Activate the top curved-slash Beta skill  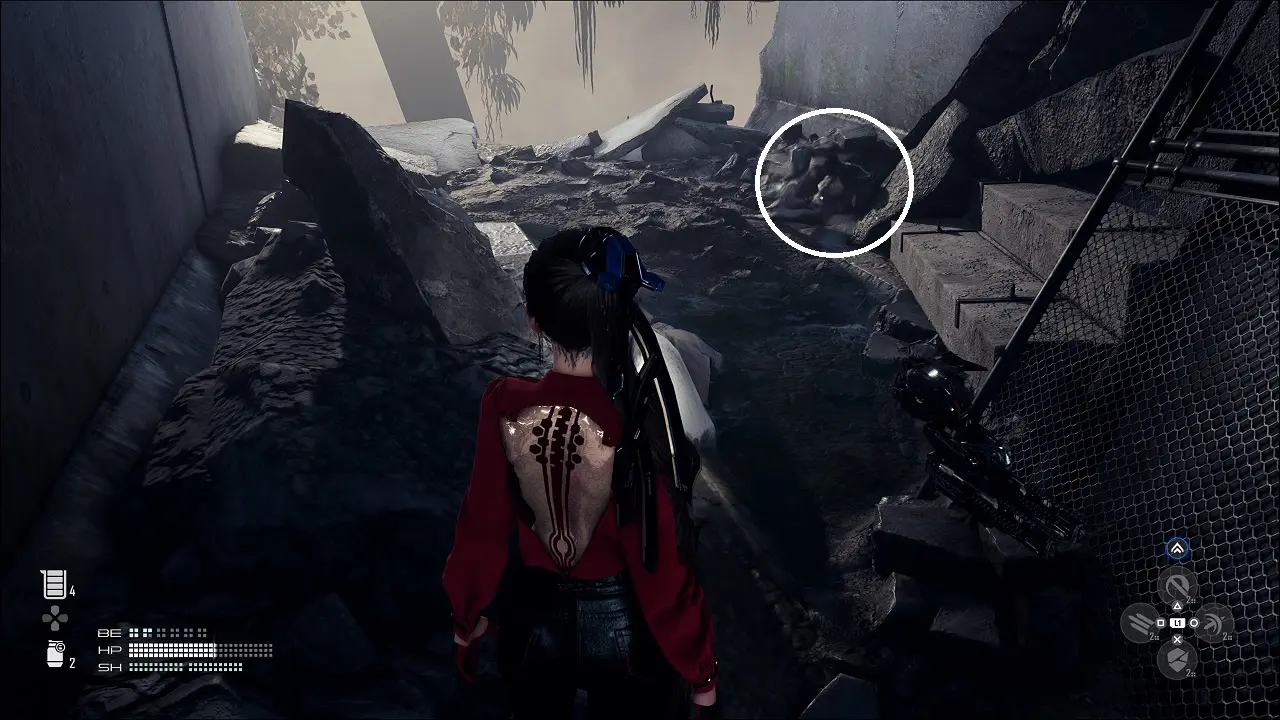pyautogui.click(x=1177, y=586)
